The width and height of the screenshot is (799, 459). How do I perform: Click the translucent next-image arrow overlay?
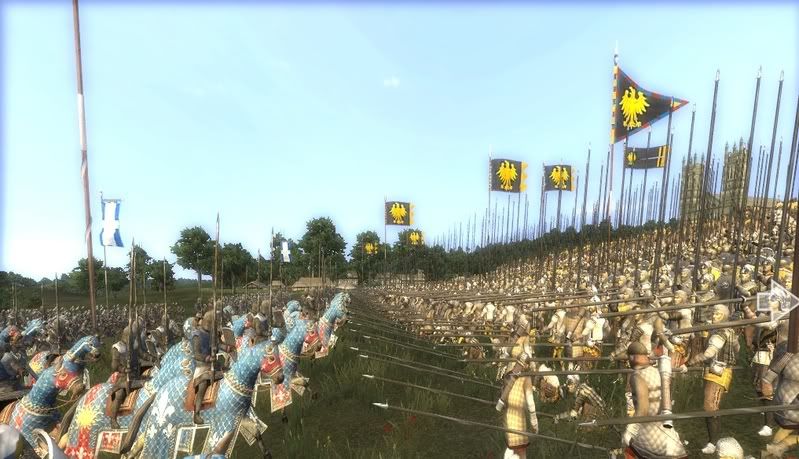click(x=776, y=299)
